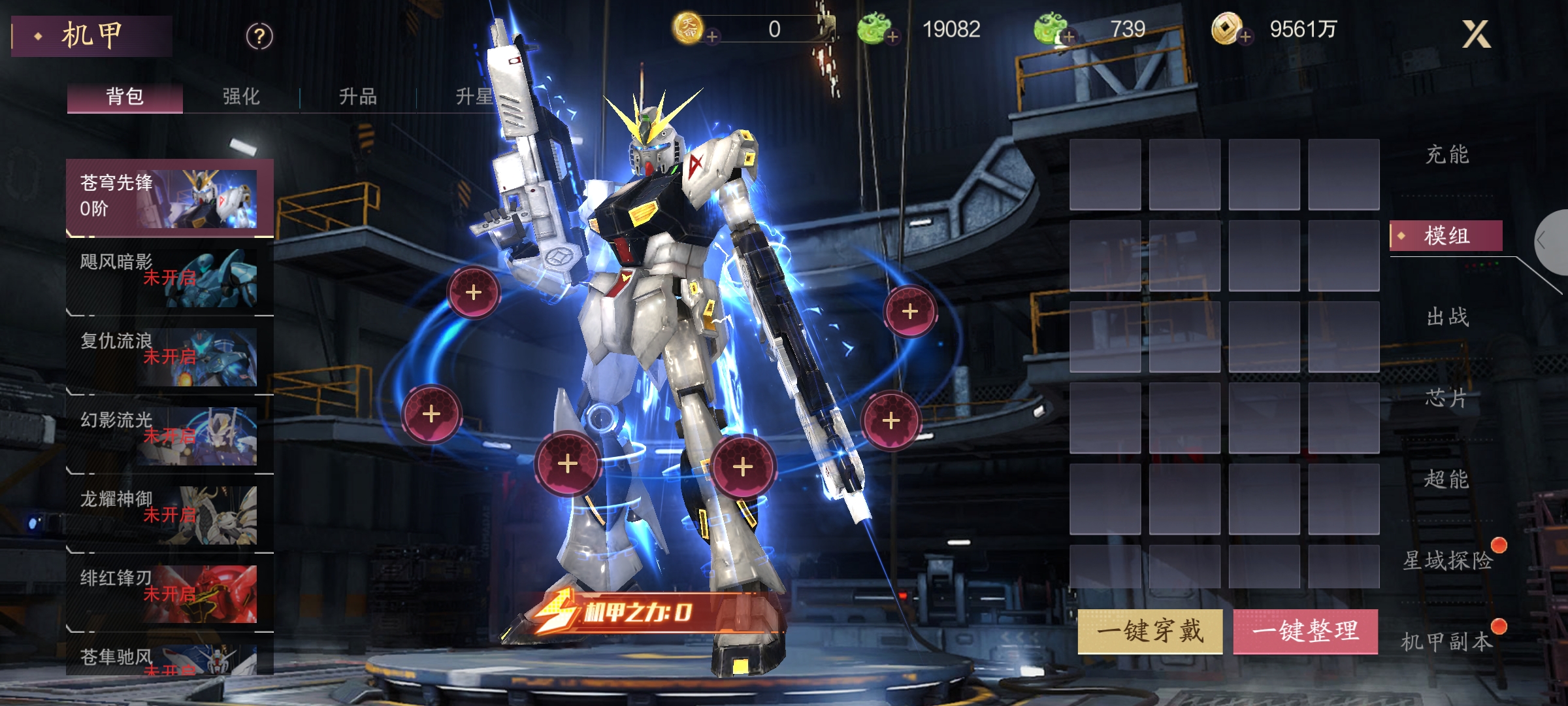The width and height of the screenshot is (1568, 706).
Task: Pick the 幻影流光 mecha entry
Action: (169, 435)
